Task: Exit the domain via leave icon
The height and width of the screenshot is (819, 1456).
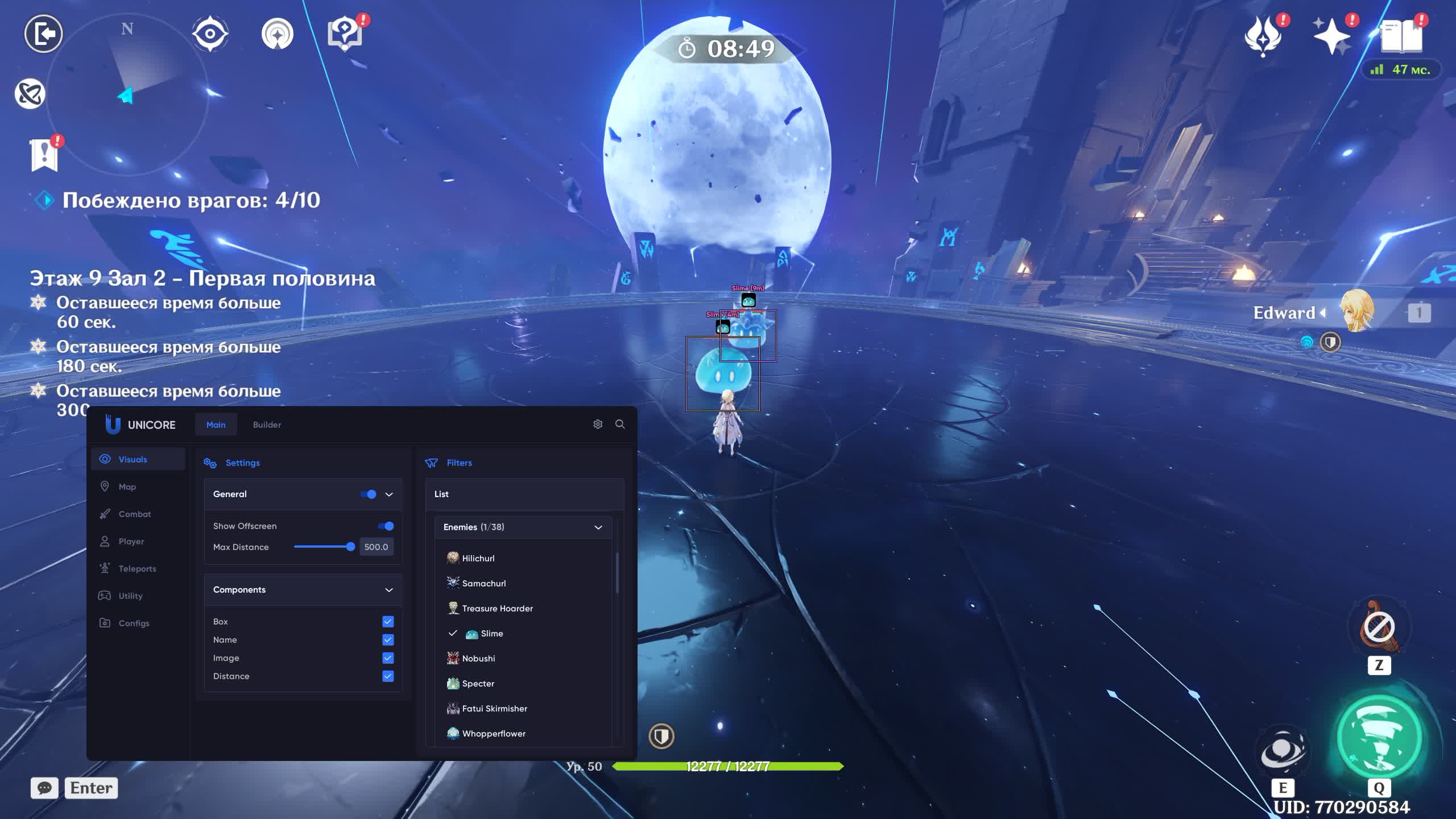Action: (x=43, y=34)
